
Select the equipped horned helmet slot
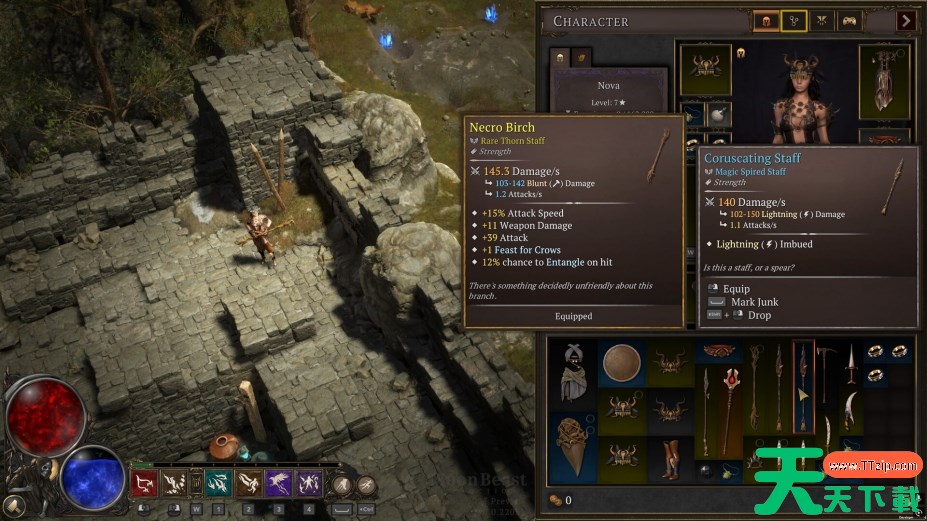pos(705,68)
